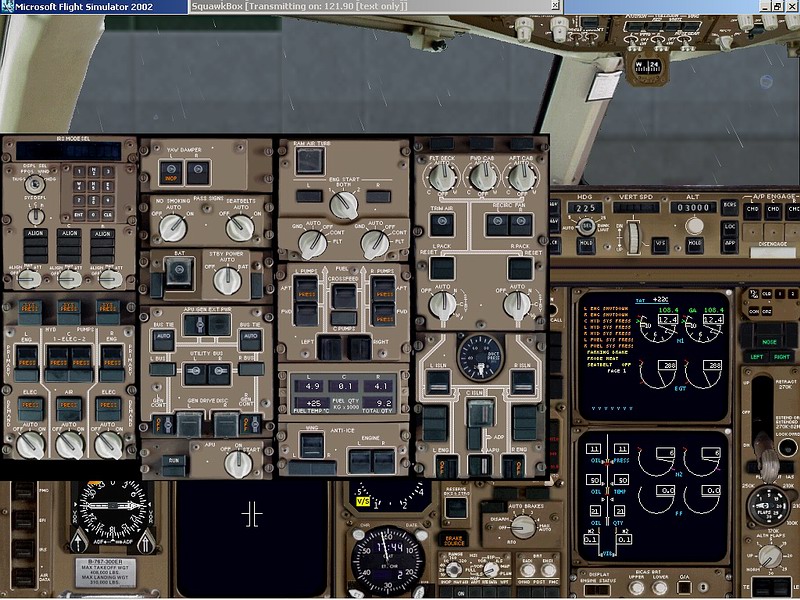Turn the engine start Both selector knob
This screenshot has height=600, width=800.
coord(344,205)
